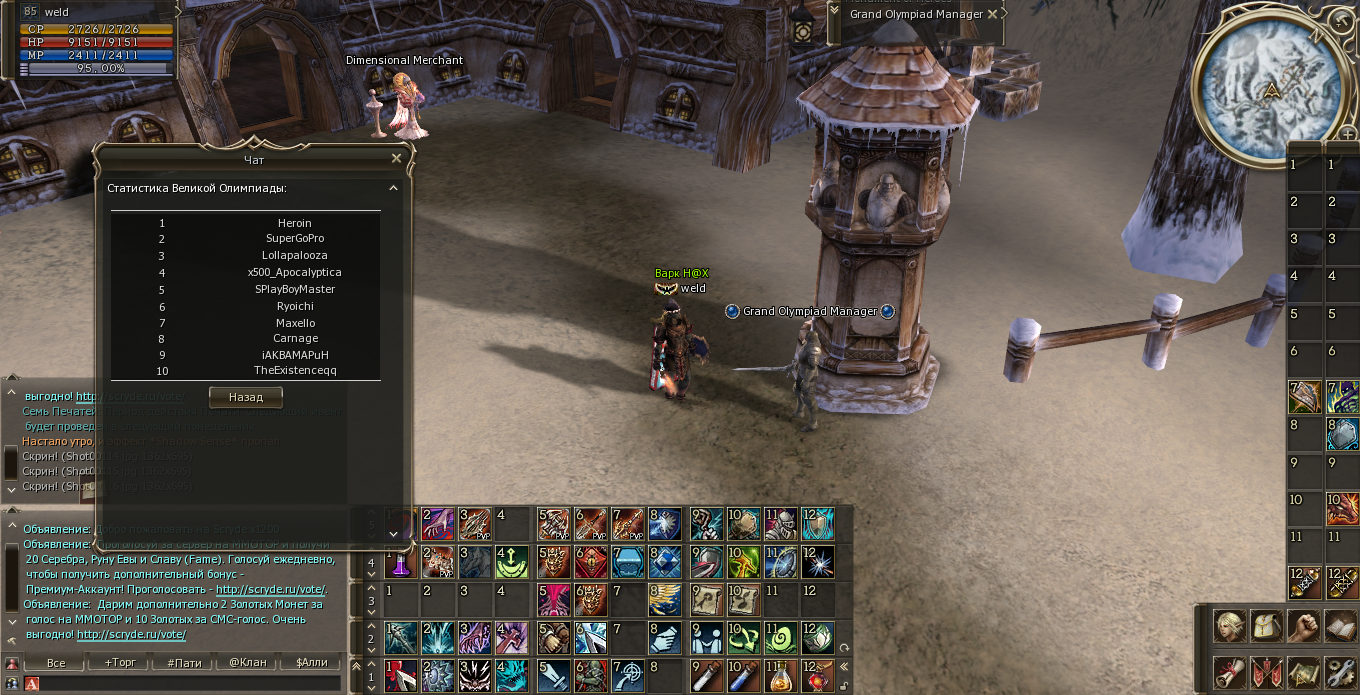Close the Чат statistics window
The height and width of the screenshot is (695, 1360).
pos(396,158)
